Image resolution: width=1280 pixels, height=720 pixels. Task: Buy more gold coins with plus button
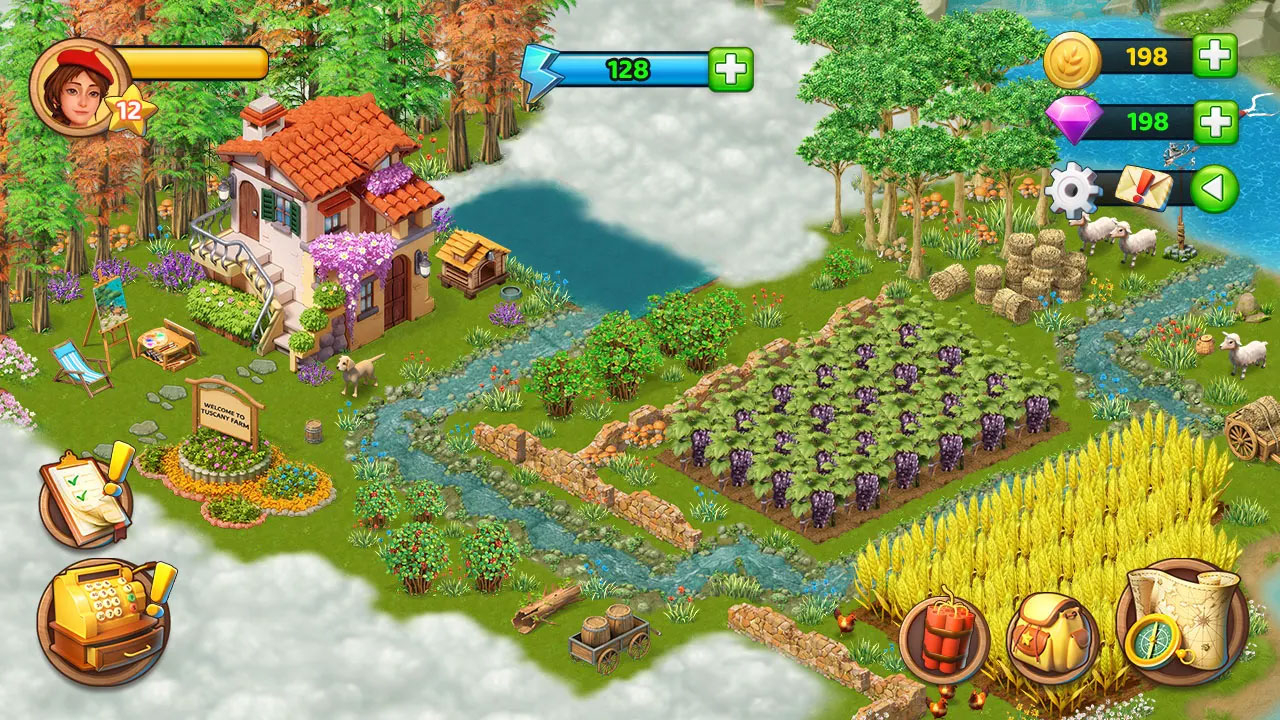pyautogui.click(x=1216, y=56)
